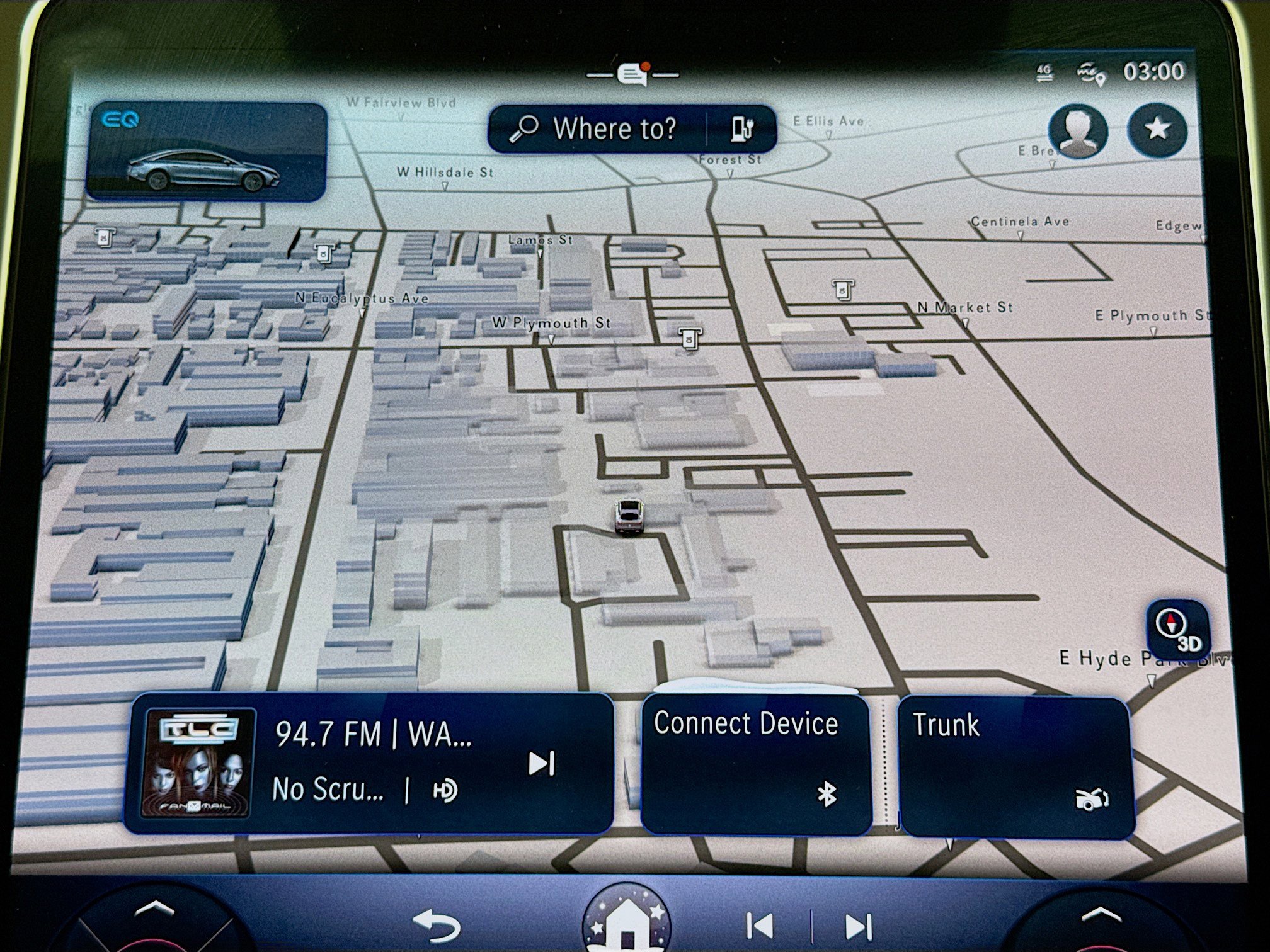1270x952 pixels.
Task: Open the user profile icon
Action: (x=1078, y=131)
